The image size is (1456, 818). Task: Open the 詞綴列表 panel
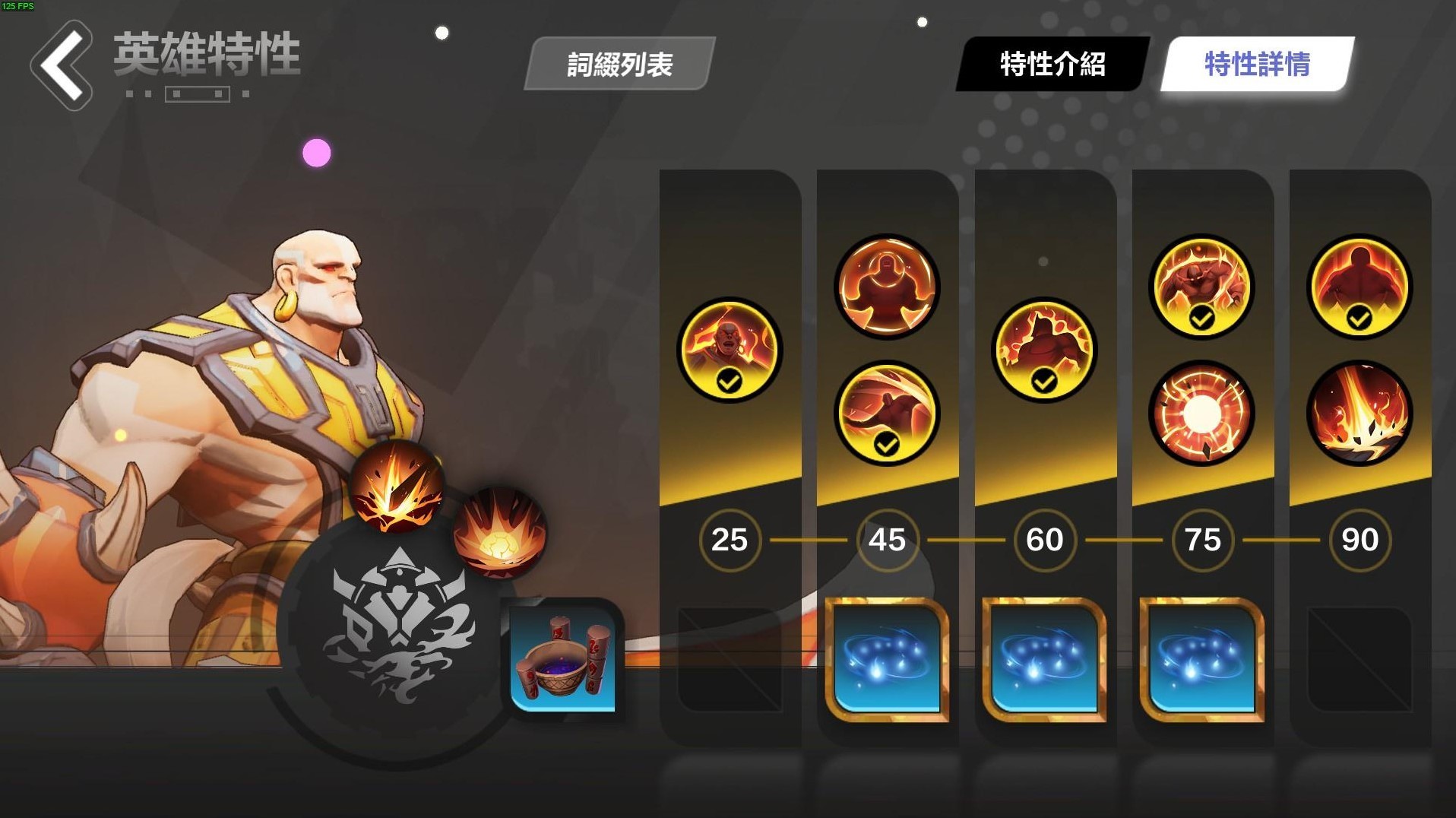coord(617,65)
